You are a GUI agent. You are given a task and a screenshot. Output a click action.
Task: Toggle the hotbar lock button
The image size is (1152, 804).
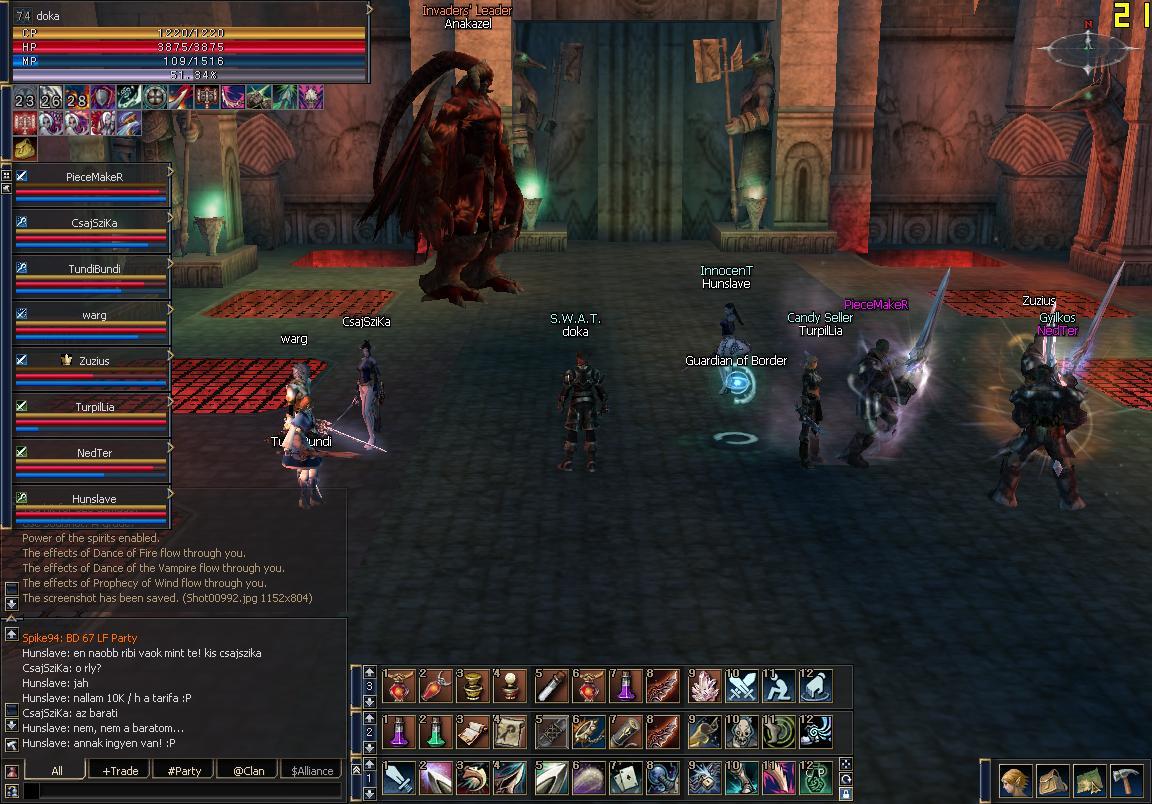(x=846, y=794)
